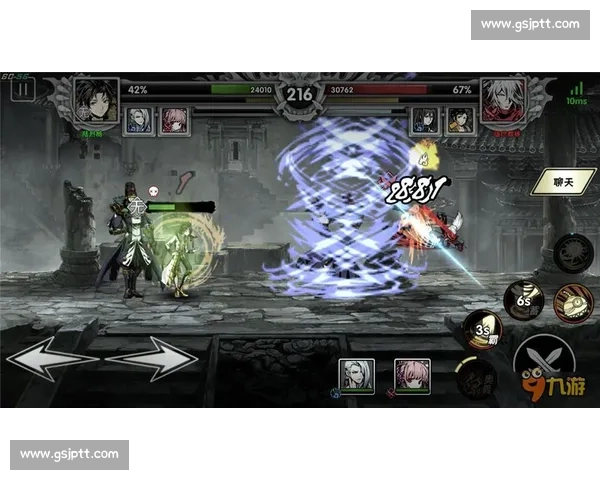Select the enemy's white-haired main portrait
This screenshot has height=480, width=600.
tap(503, 100)
